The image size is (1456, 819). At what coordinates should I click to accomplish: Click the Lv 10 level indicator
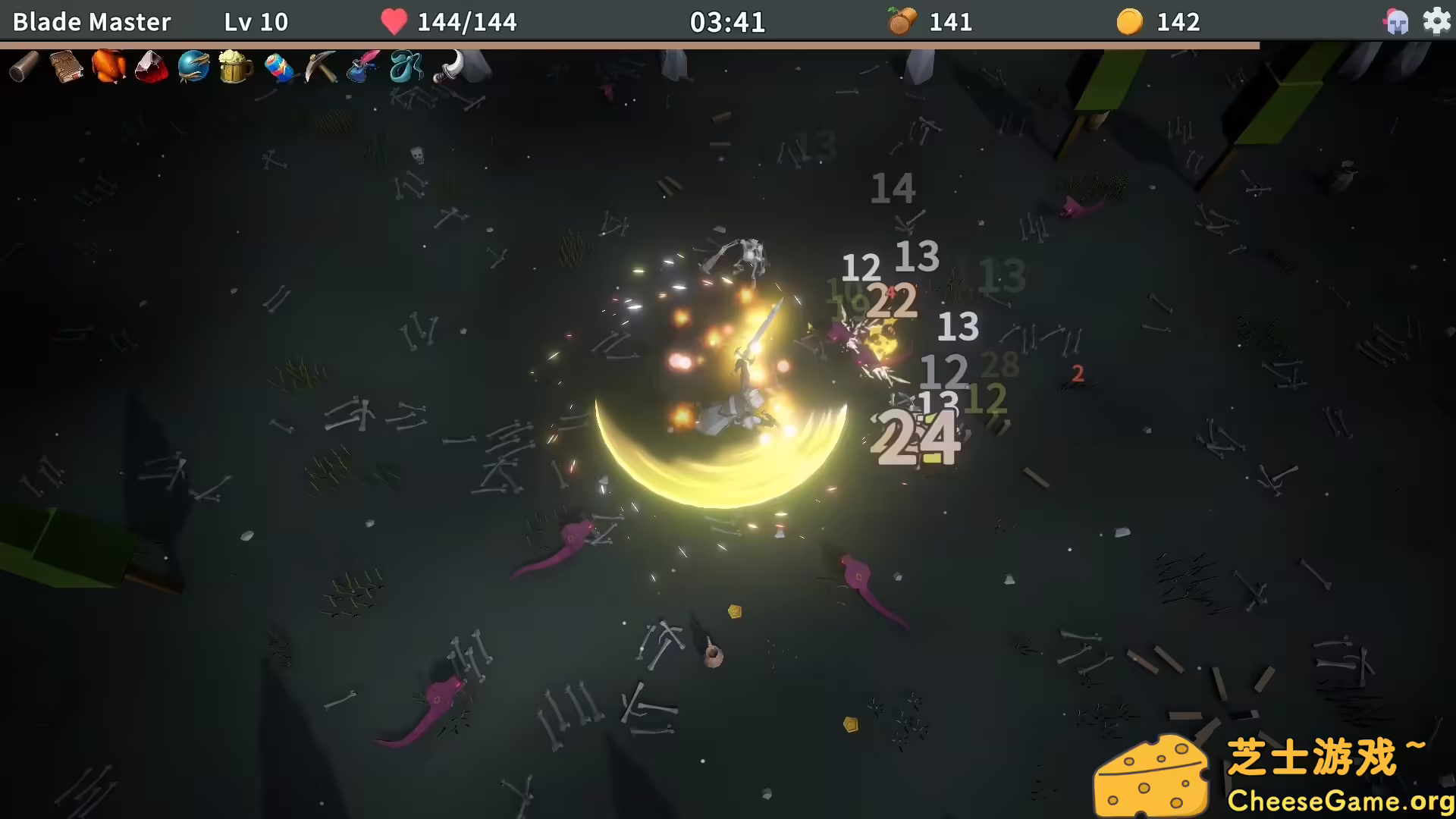[256, 21]
